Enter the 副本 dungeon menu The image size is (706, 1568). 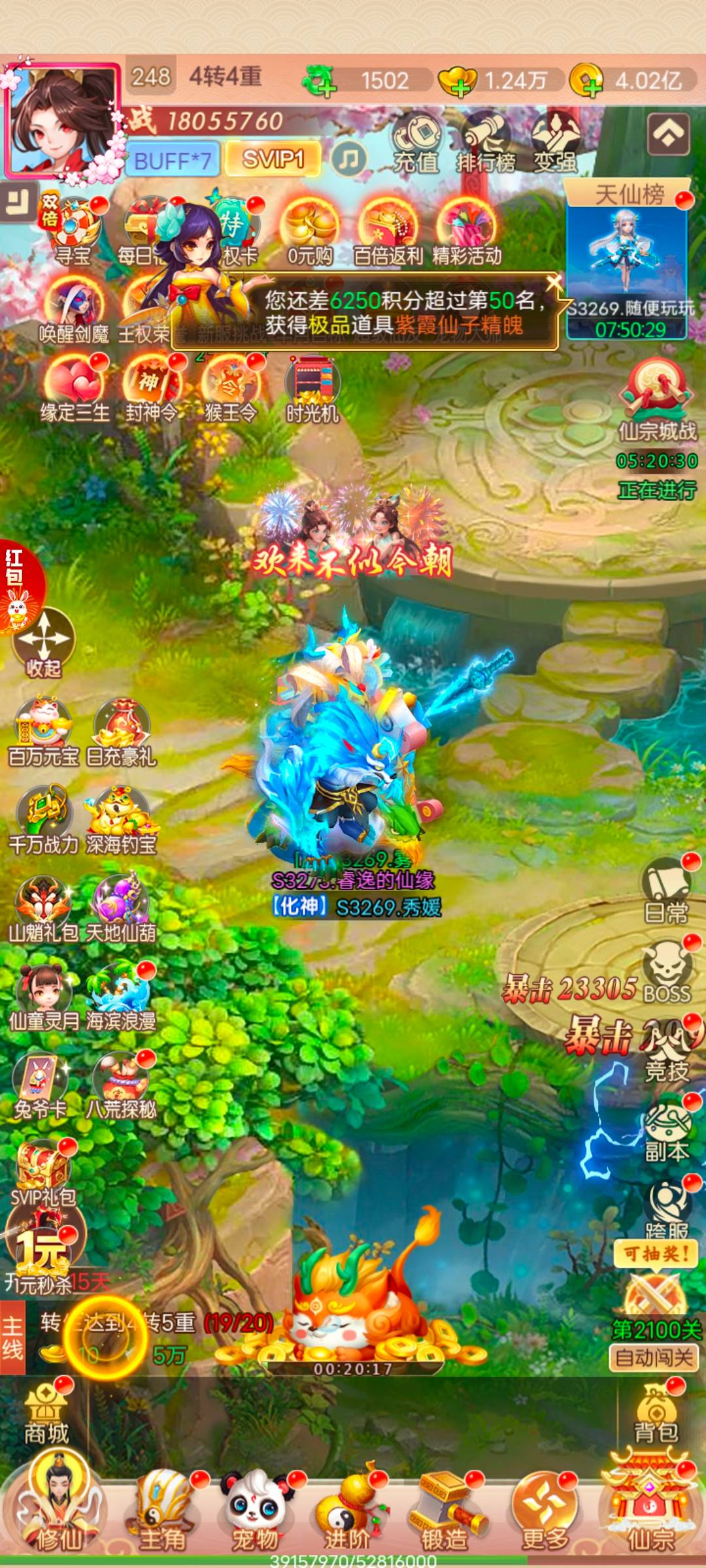click(x=667, y=1134)
